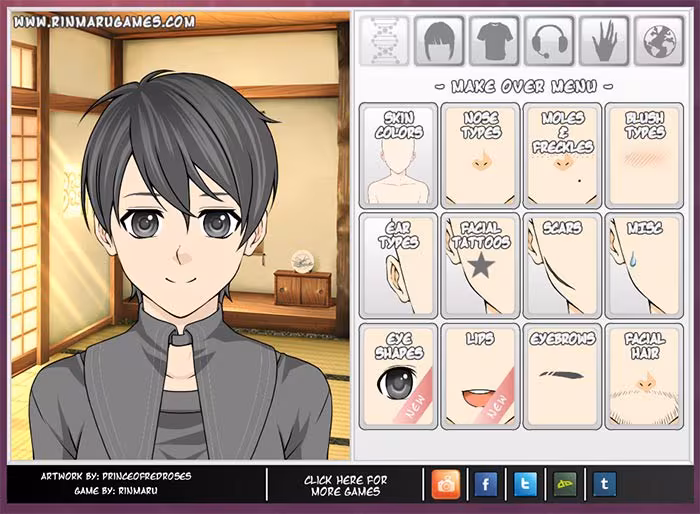700x514 pixels.
Task: Open the Skin Colors option
Action: pos(399,154)
